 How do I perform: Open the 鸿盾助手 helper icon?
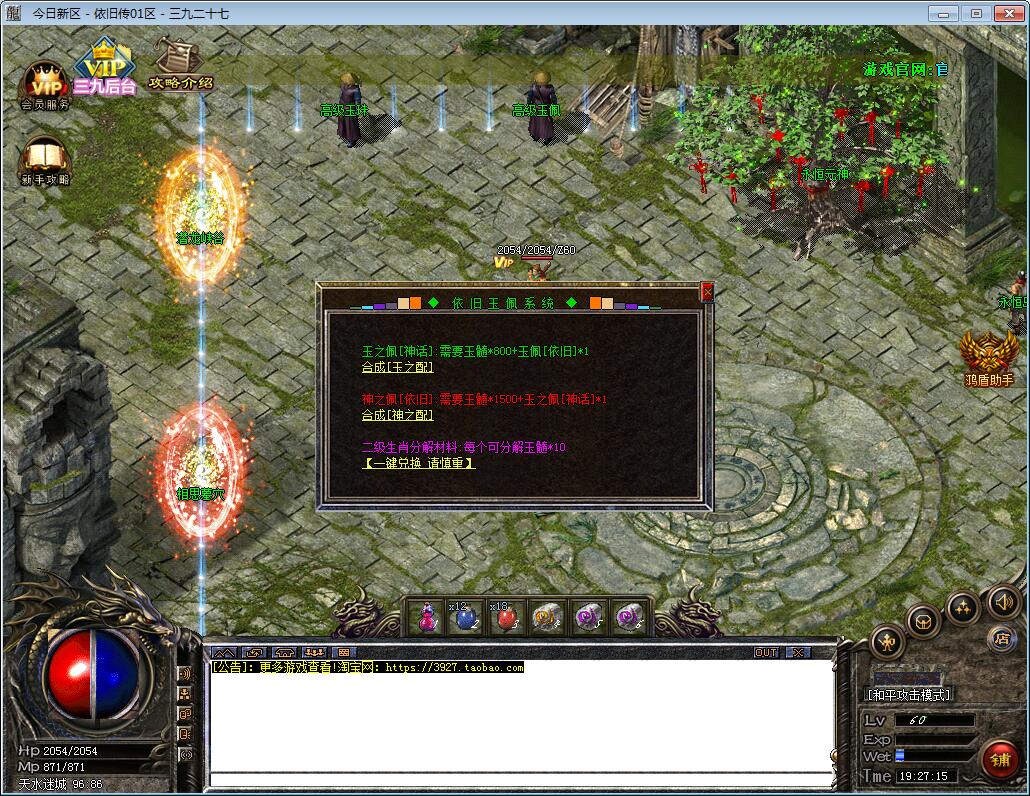tap(988, 357)
